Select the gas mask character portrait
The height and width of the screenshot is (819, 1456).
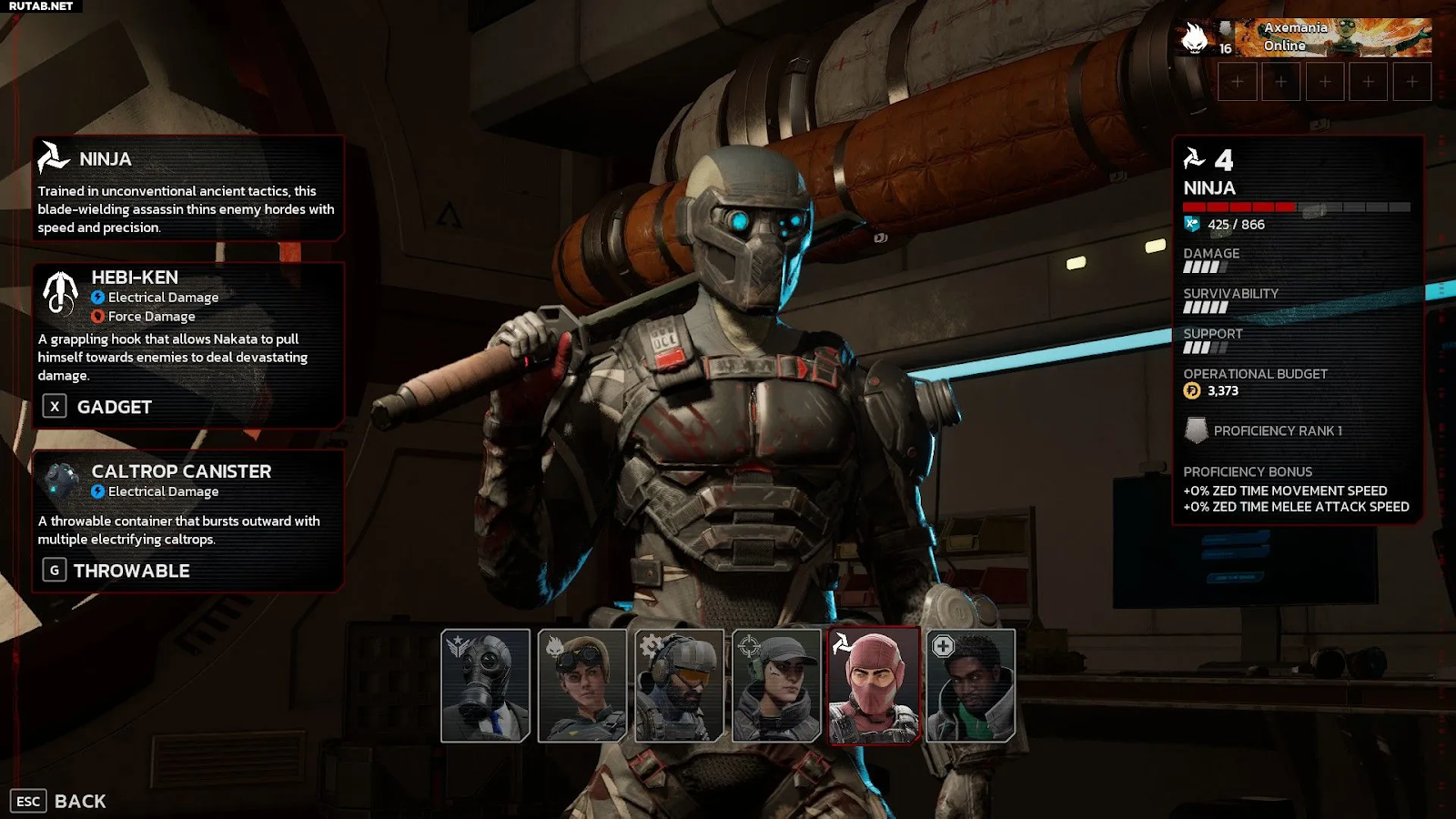[485, 685]
